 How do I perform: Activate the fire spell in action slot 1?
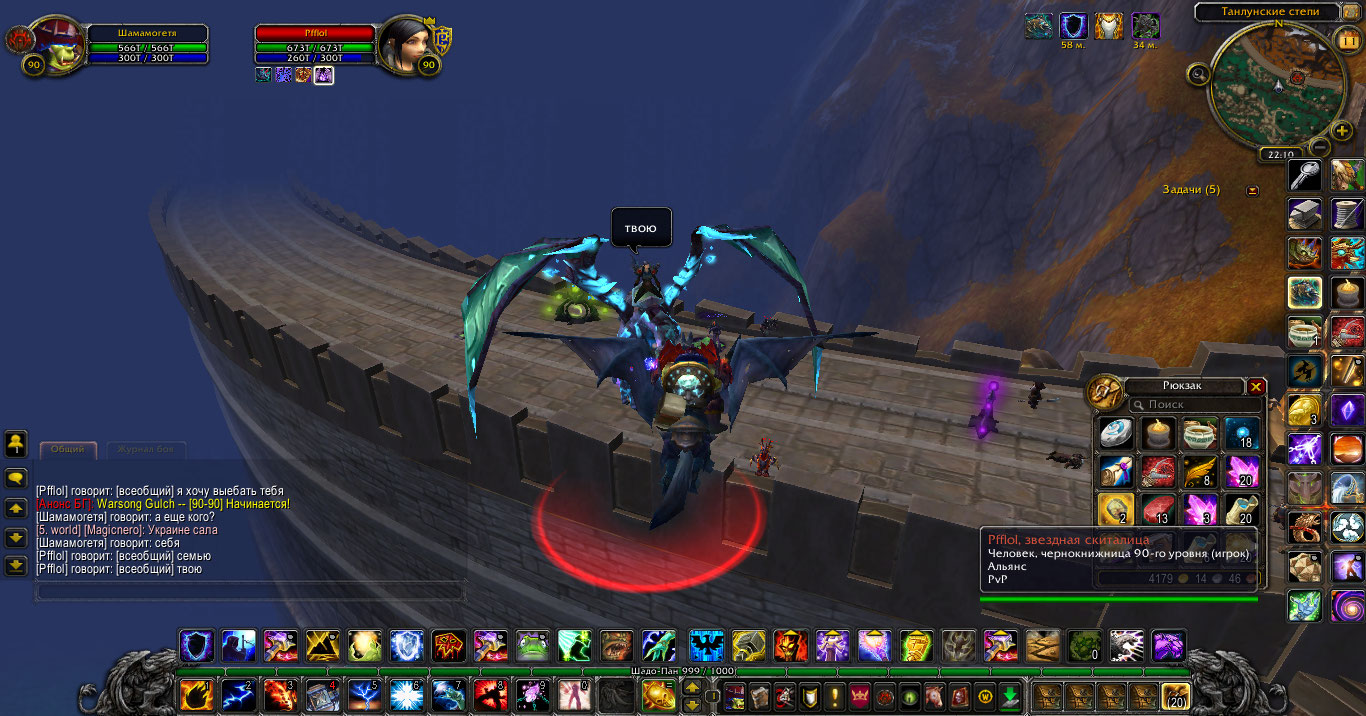tap(196, 695)
